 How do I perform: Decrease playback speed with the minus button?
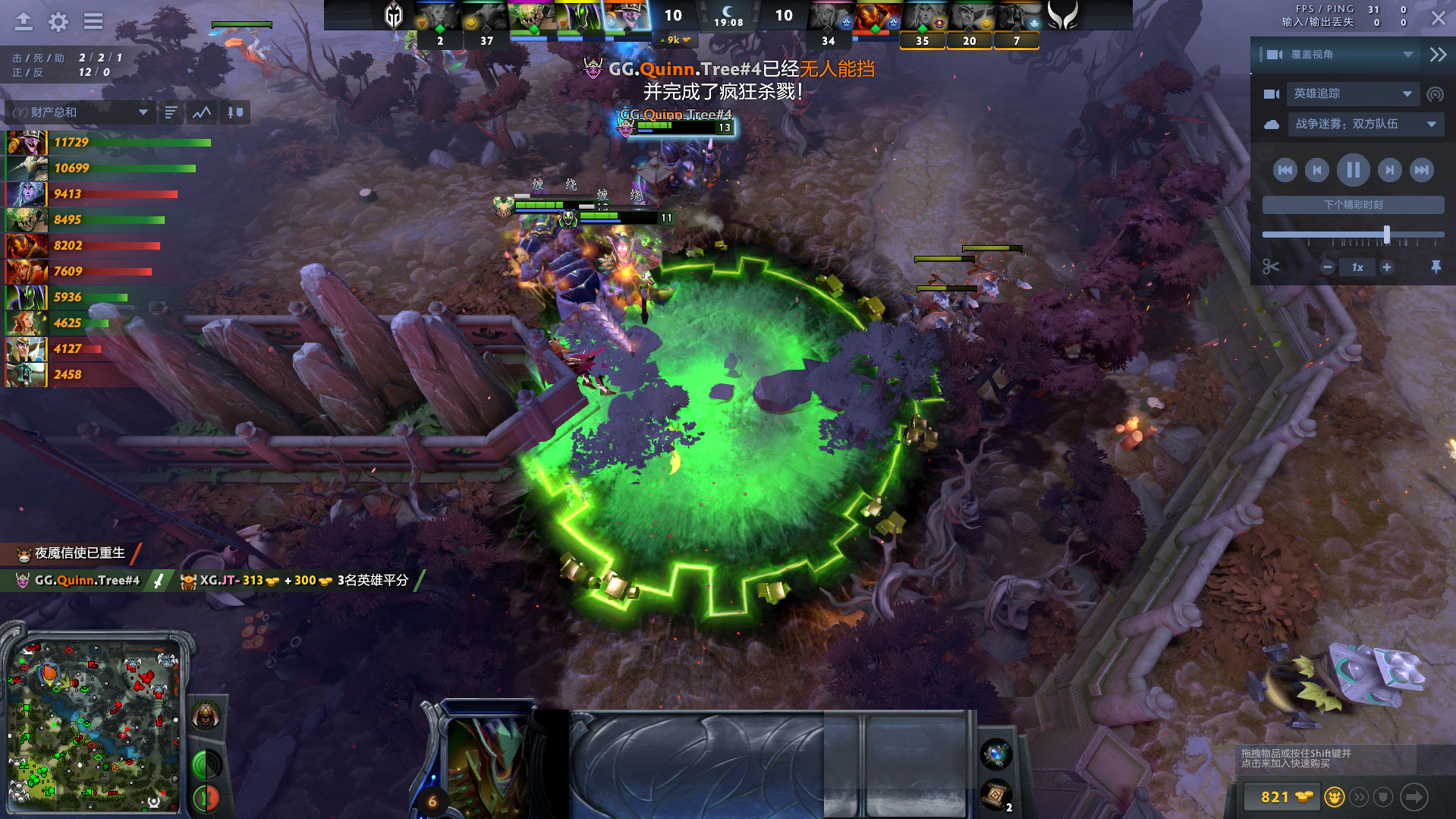(1328, 267)
